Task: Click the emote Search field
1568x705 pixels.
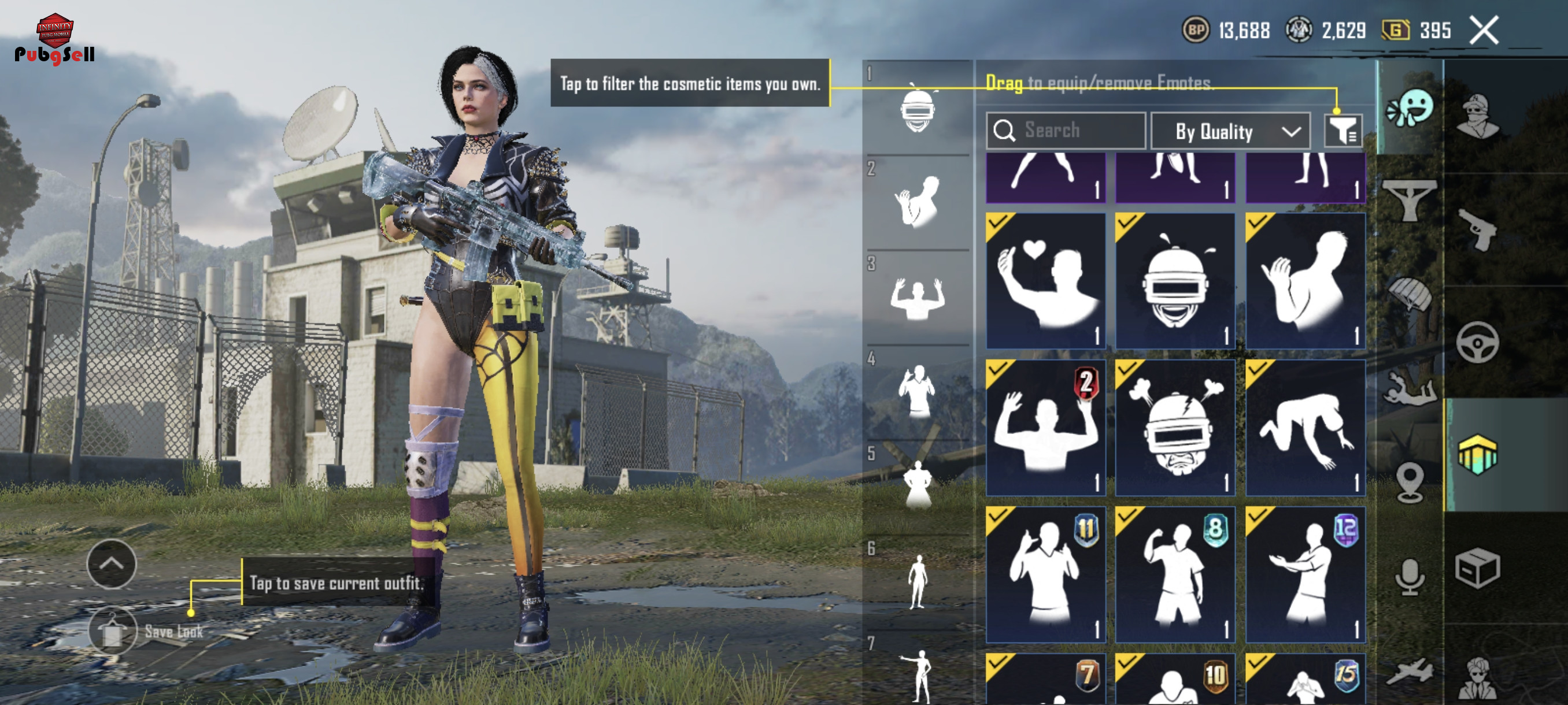Action: coord(1065,130)
